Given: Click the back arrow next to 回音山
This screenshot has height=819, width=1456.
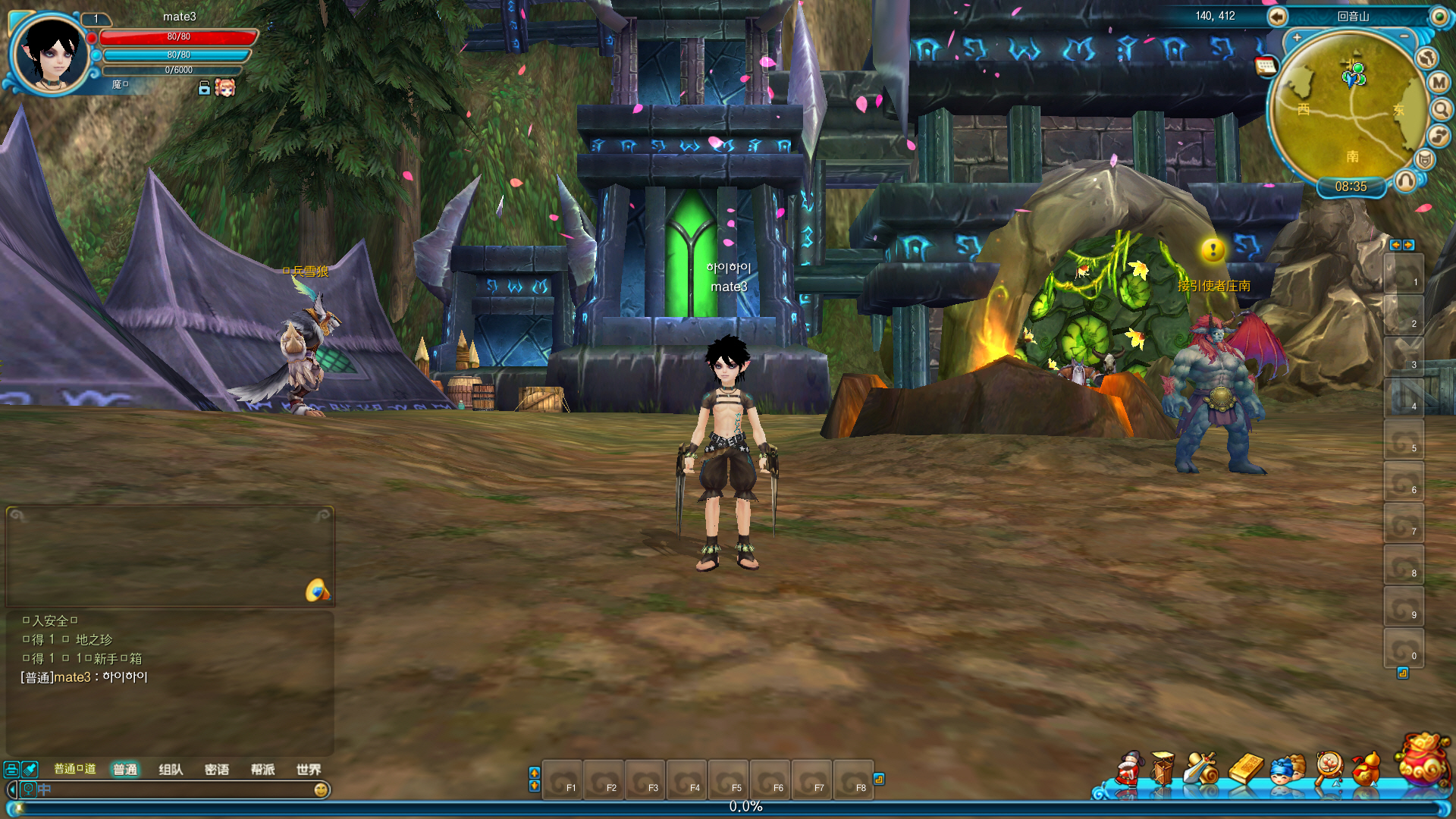Looking at the screenshot, I should (1277, 17).
